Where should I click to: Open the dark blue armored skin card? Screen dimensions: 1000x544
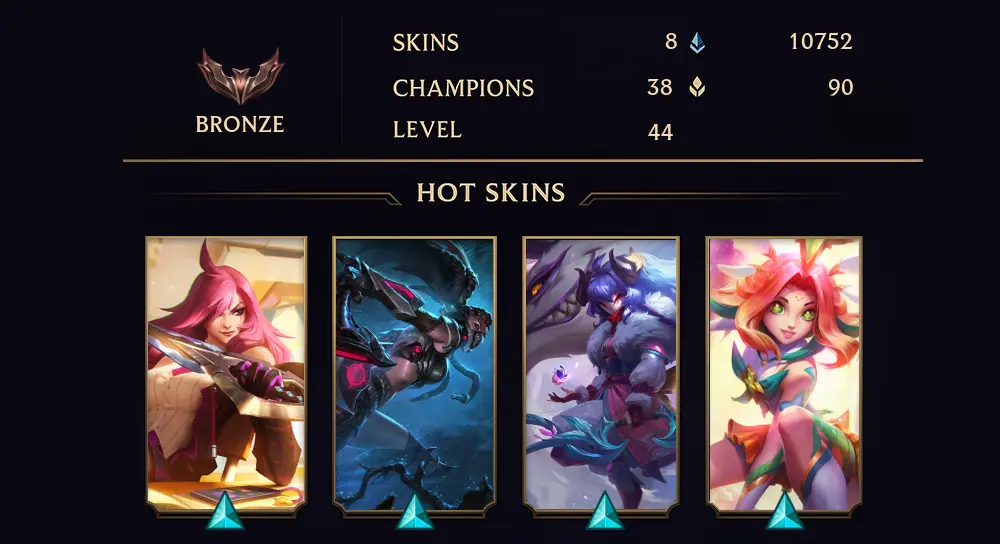point(414,372)
